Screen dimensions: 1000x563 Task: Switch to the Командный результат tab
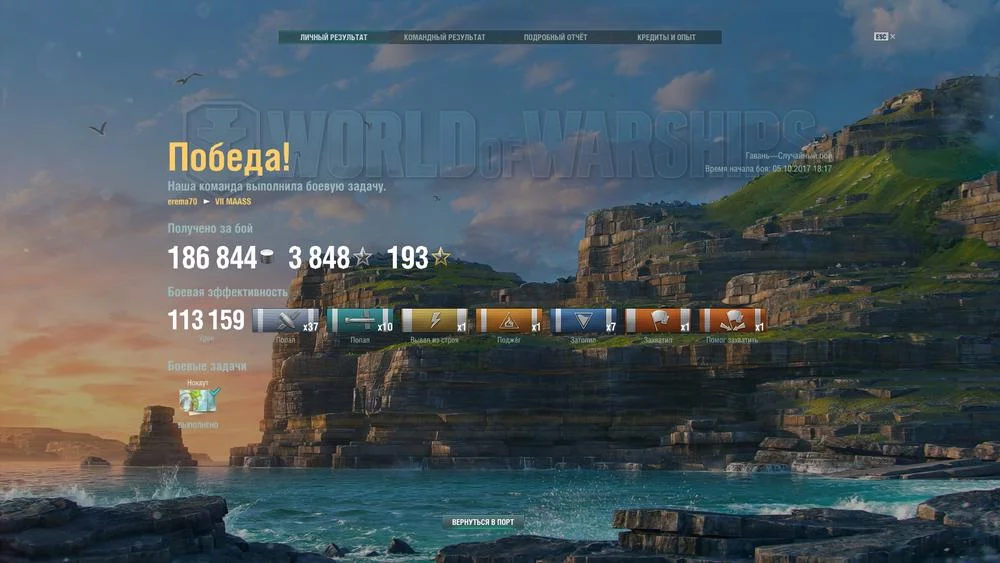[x=444, y=37]
